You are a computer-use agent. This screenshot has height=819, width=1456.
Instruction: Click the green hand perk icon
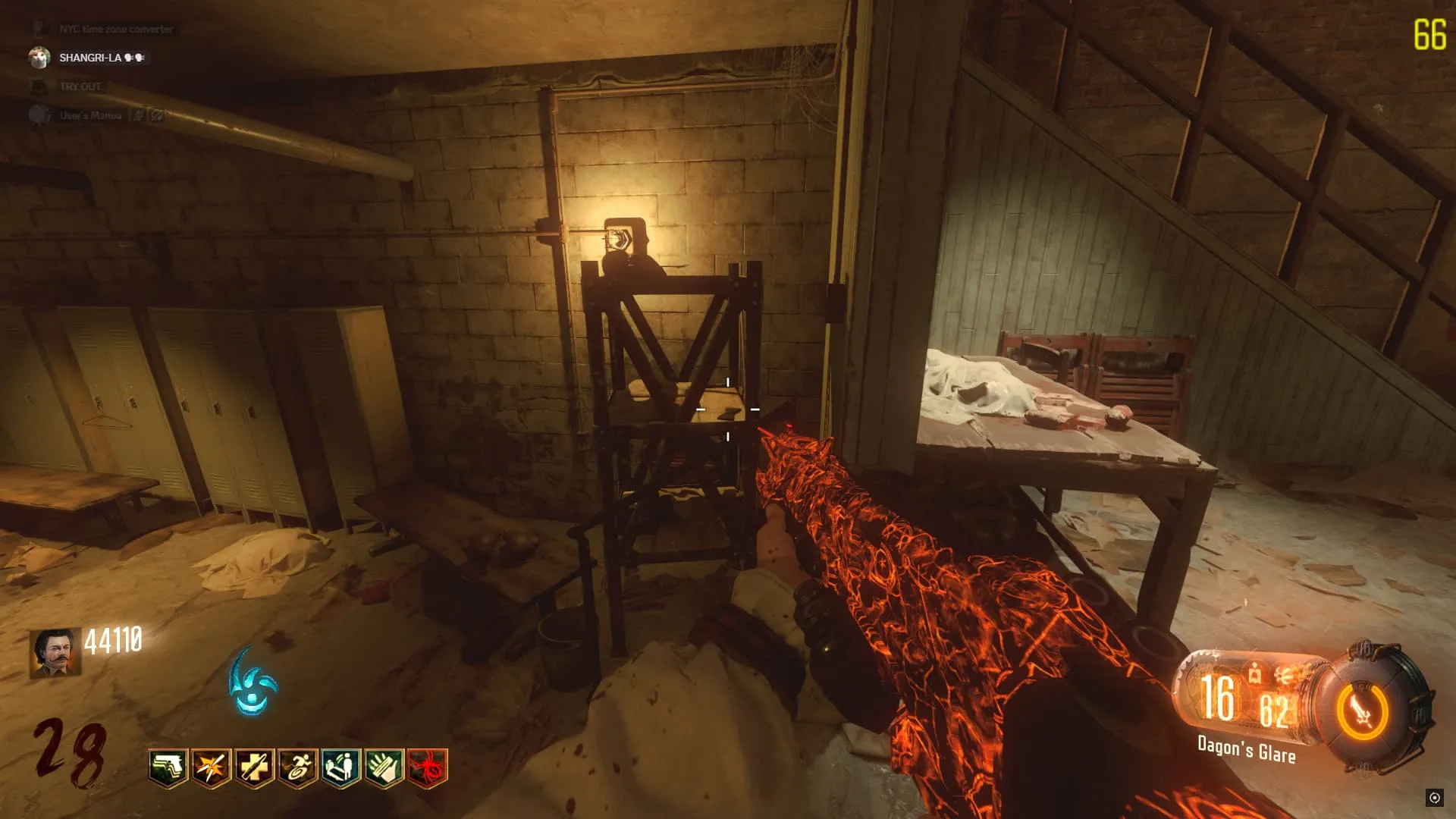click(x=384, y=768)
